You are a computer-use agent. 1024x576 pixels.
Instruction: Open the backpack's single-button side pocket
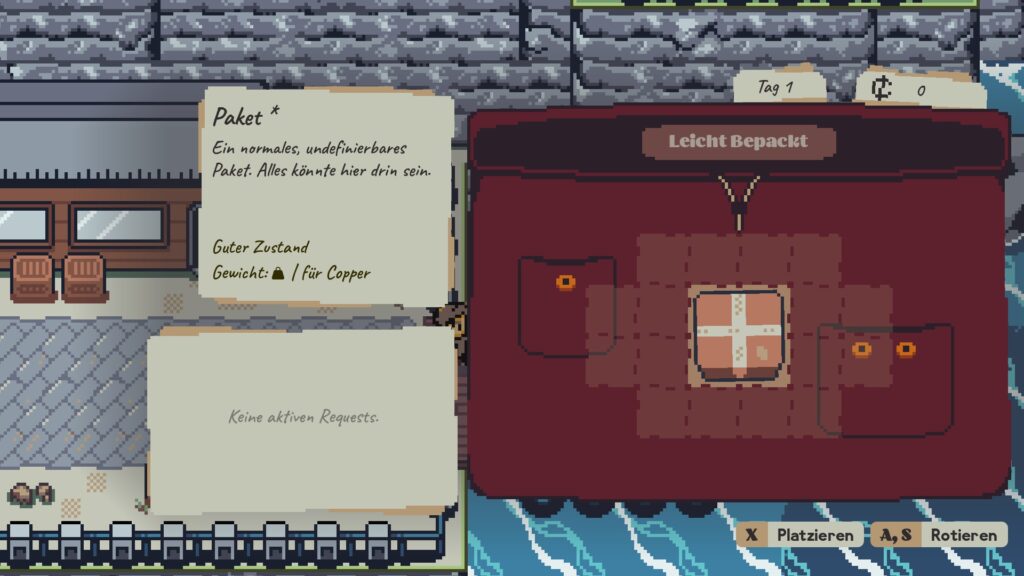[x=566, y=306]
